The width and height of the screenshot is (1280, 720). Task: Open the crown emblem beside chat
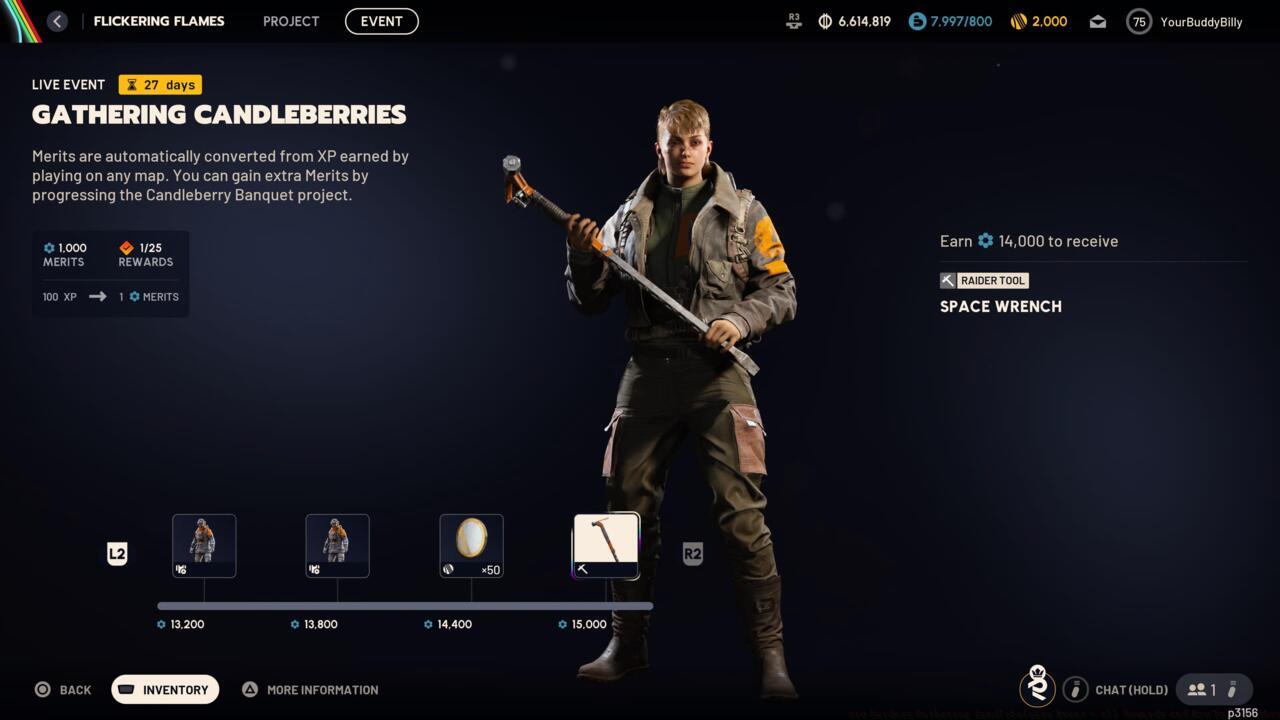coord(1037,689)
